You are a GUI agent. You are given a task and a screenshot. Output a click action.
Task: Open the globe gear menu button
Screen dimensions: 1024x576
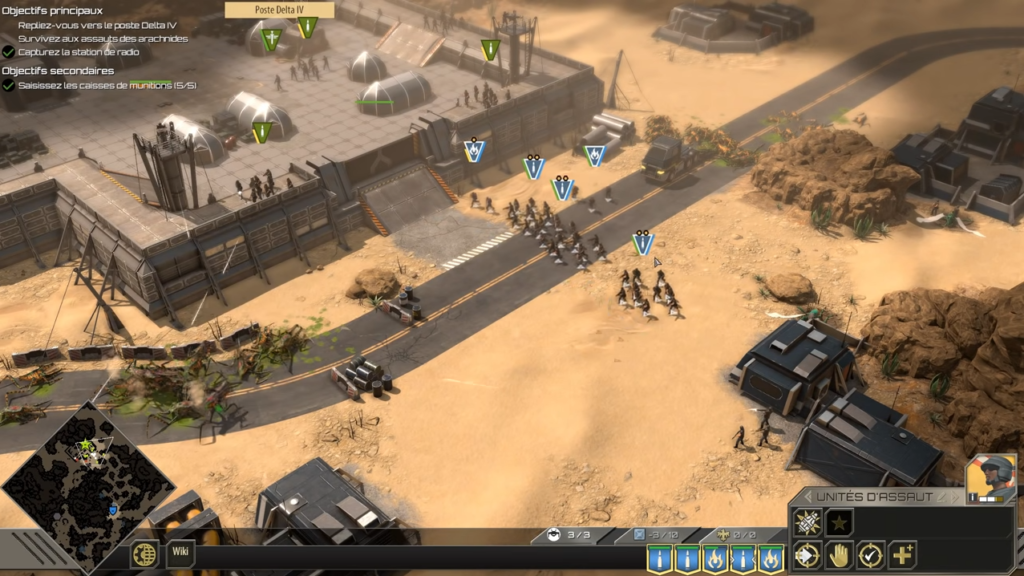tap(145, 554)
